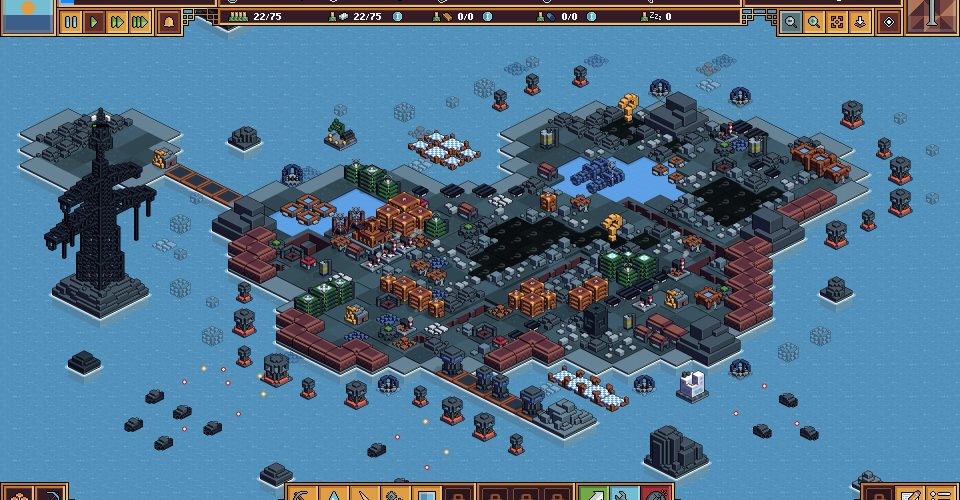
Task: Toggle the diamond overlay button
Action: (889, 21)
